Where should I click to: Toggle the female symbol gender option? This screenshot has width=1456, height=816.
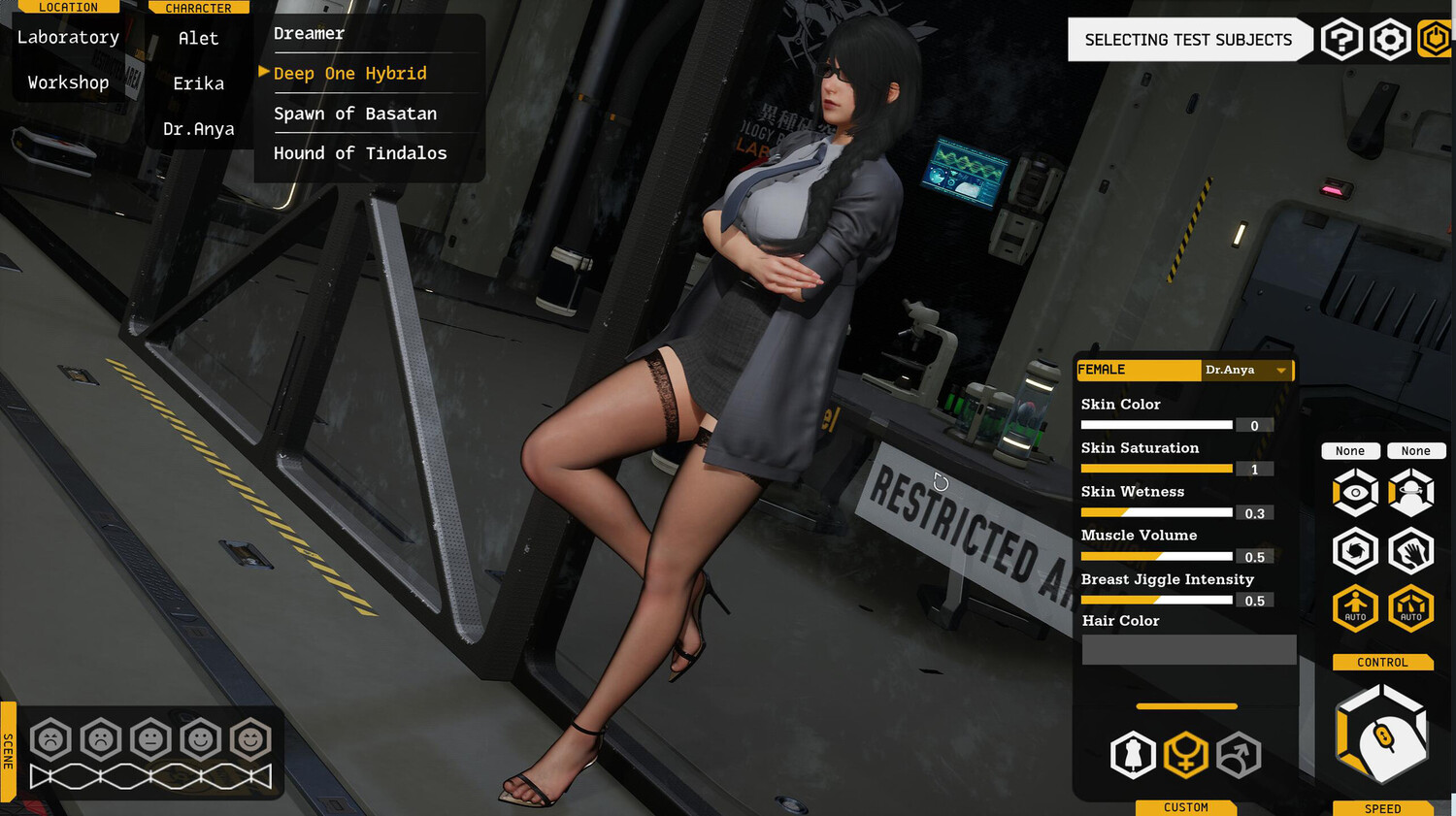pos(1186,755)
